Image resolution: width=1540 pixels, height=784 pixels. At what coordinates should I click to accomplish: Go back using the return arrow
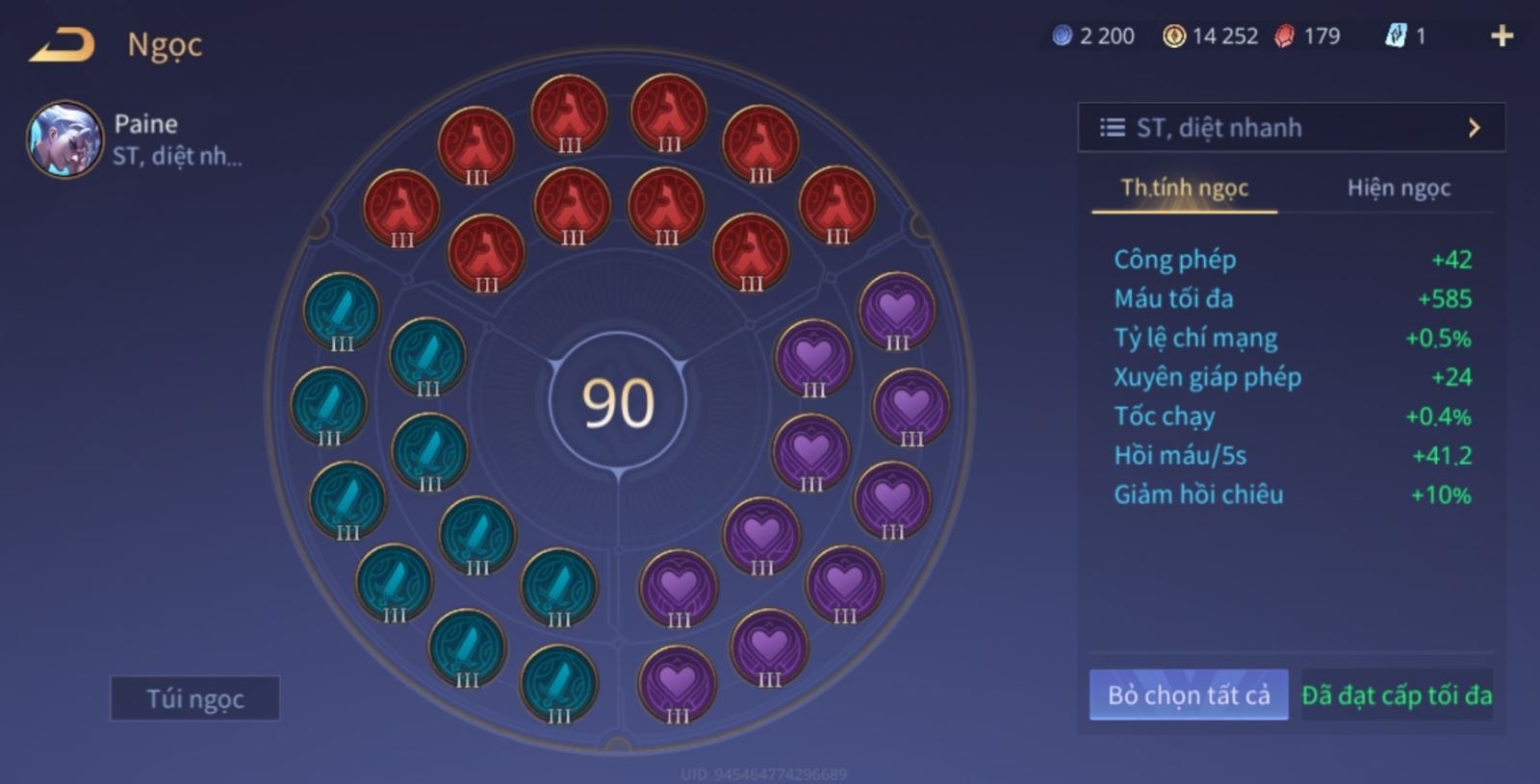click(62, 45)
